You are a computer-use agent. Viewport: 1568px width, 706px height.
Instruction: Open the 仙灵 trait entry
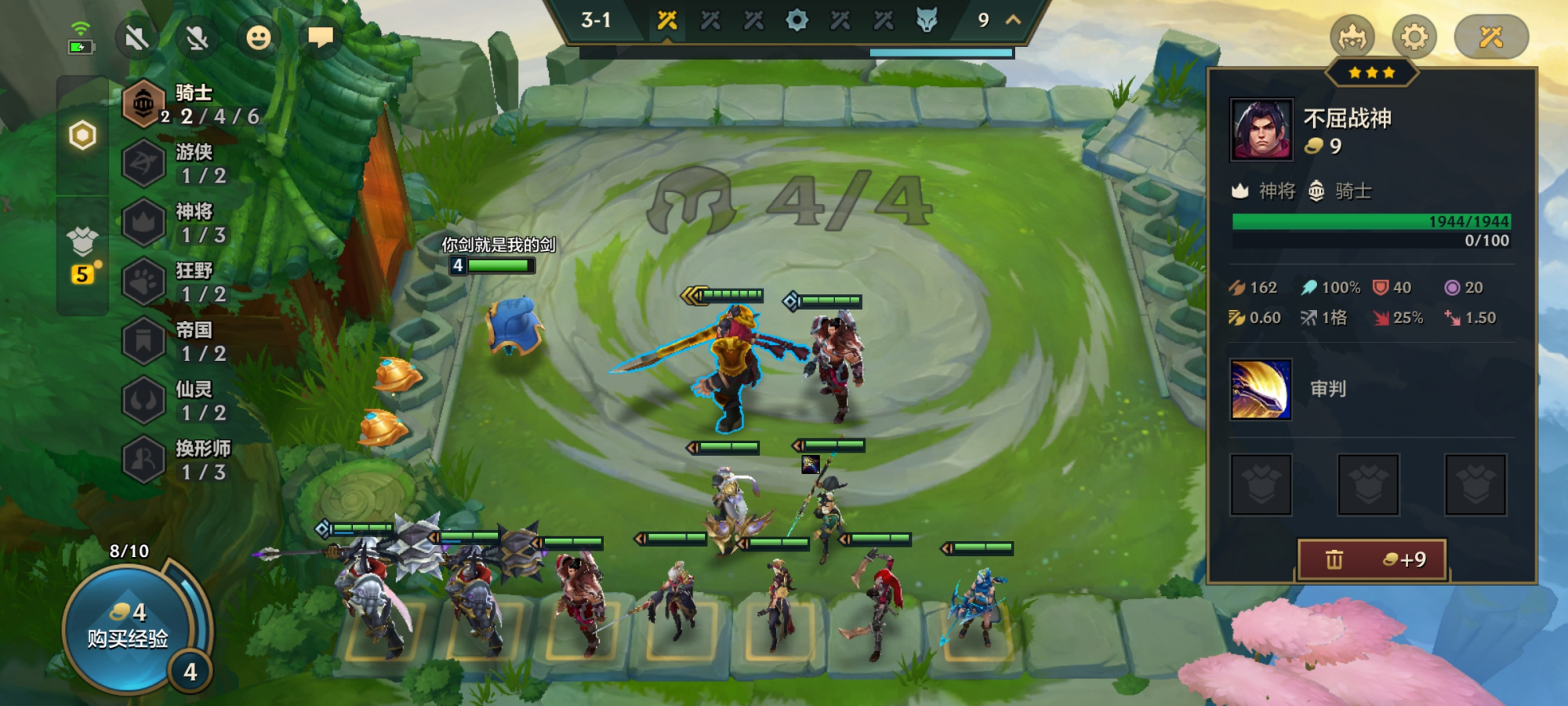(192, 400)
